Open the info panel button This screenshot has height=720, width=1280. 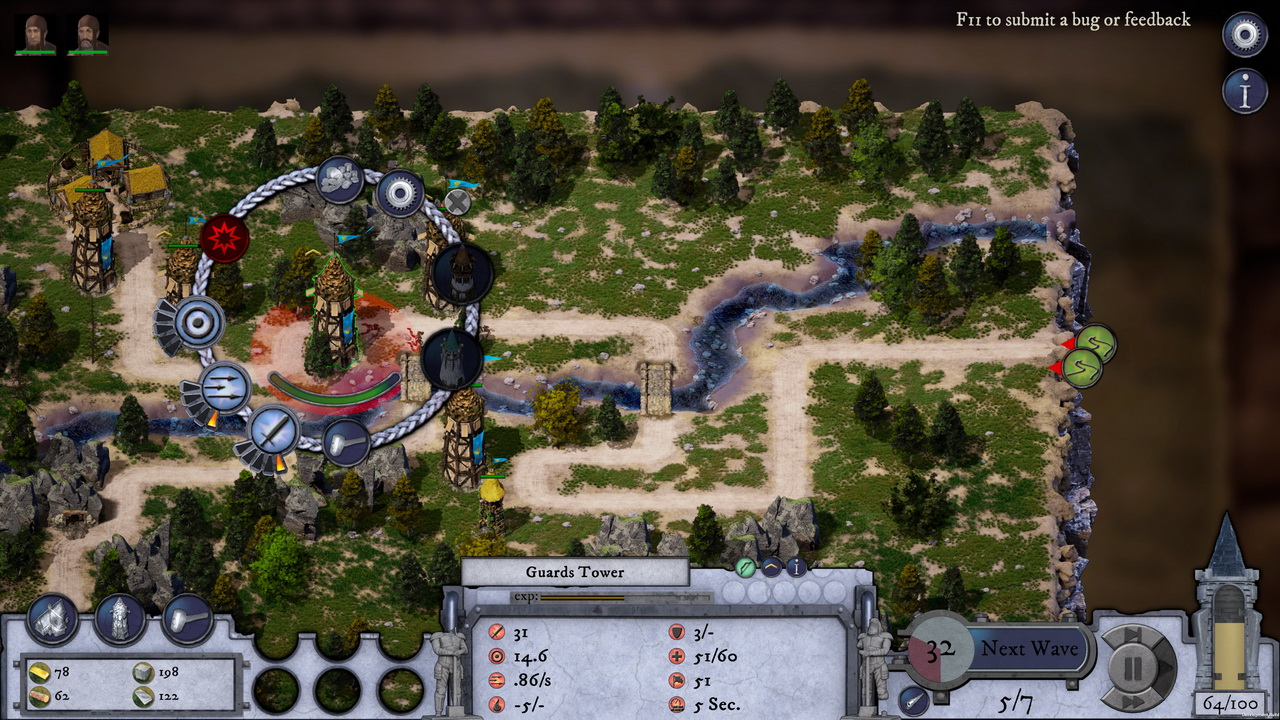[1245, 91]
